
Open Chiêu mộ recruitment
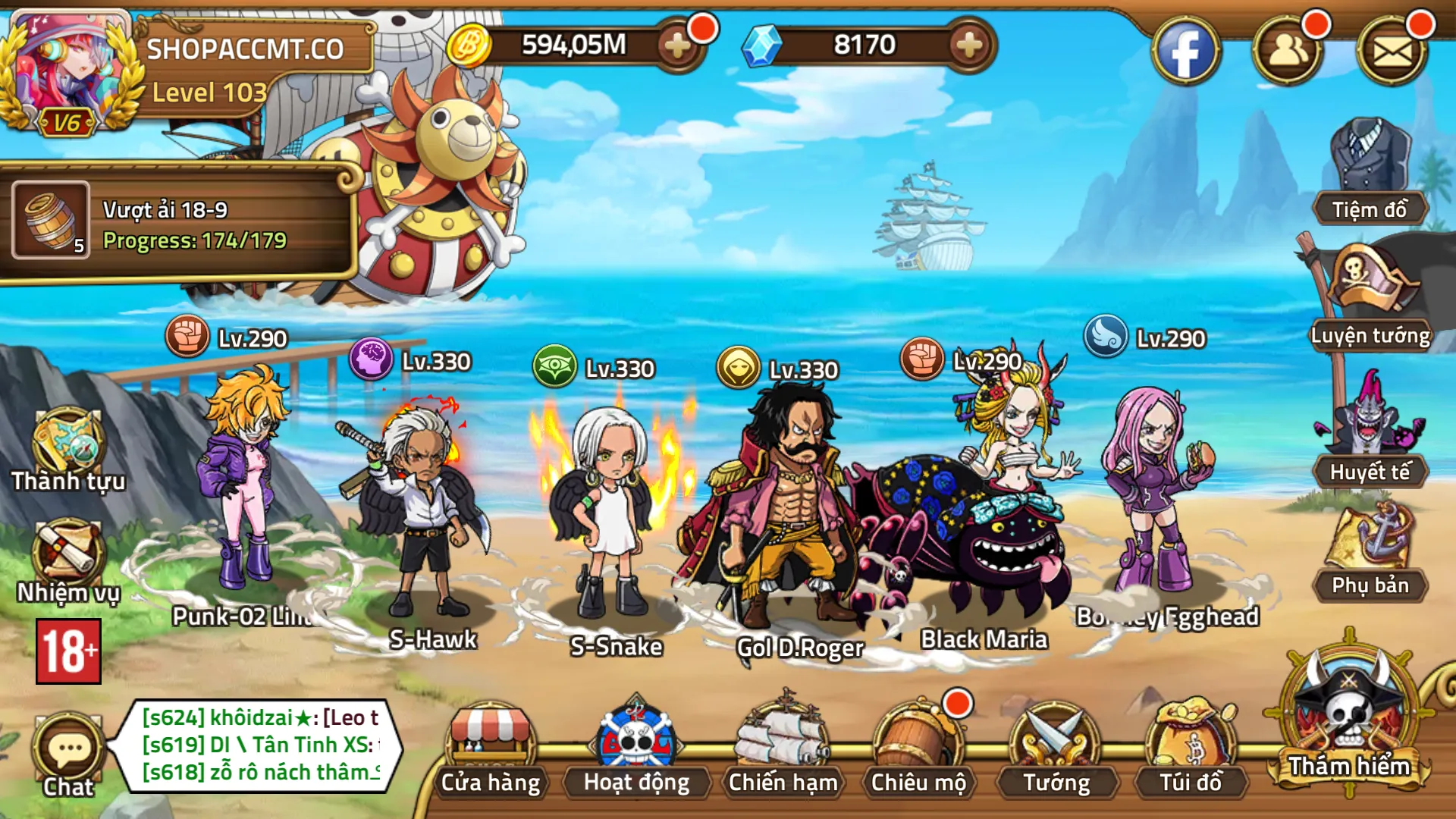(918, 751)
